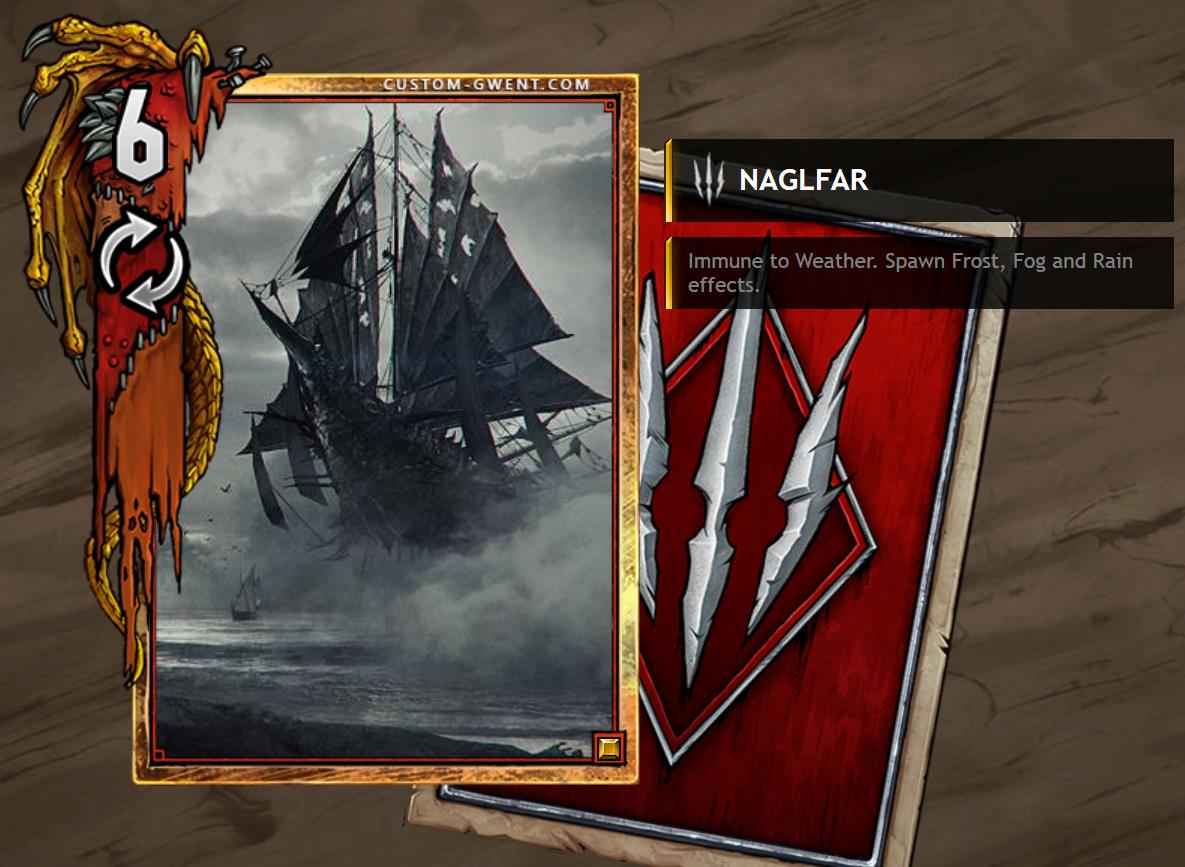Click the red Monsters card back
This screenshot has height=867, width=1185.
800,560
